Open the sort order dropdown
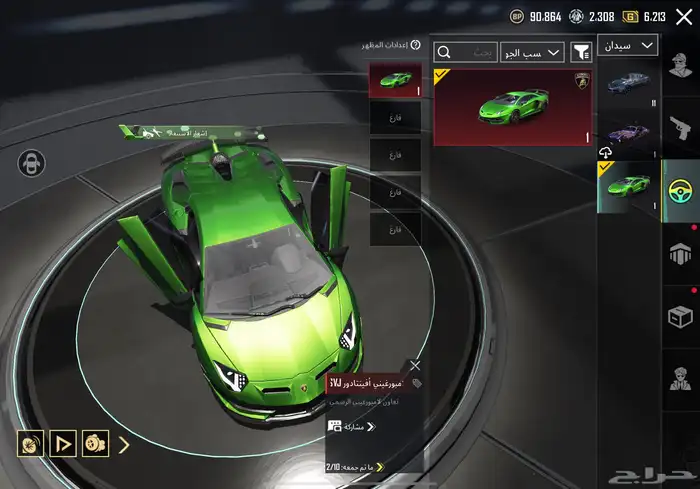Image resolution: width=700 pixels, height=489 pixels. point(540,52)
